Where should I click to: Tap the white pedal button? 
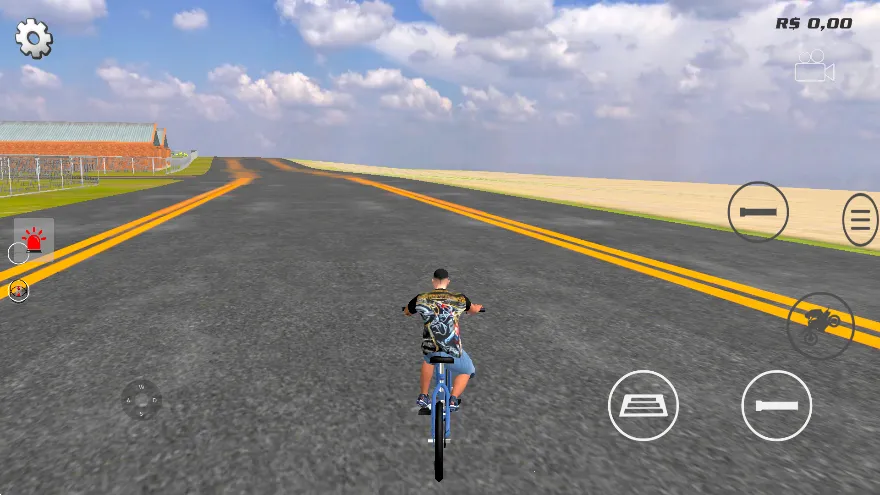click(643, 405)
